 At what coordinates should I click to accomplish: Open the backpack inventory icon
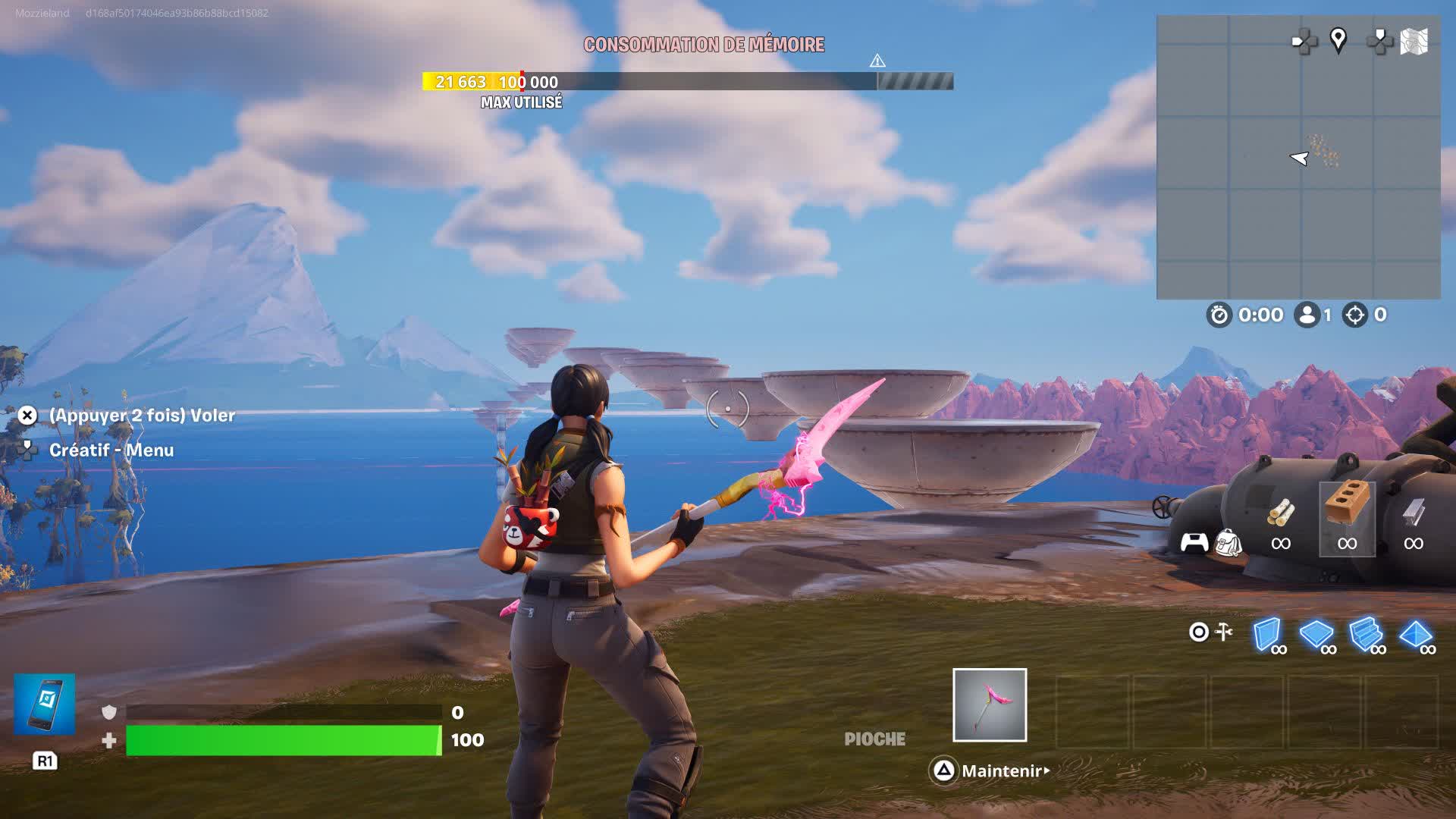click(x=1228, y=543)
